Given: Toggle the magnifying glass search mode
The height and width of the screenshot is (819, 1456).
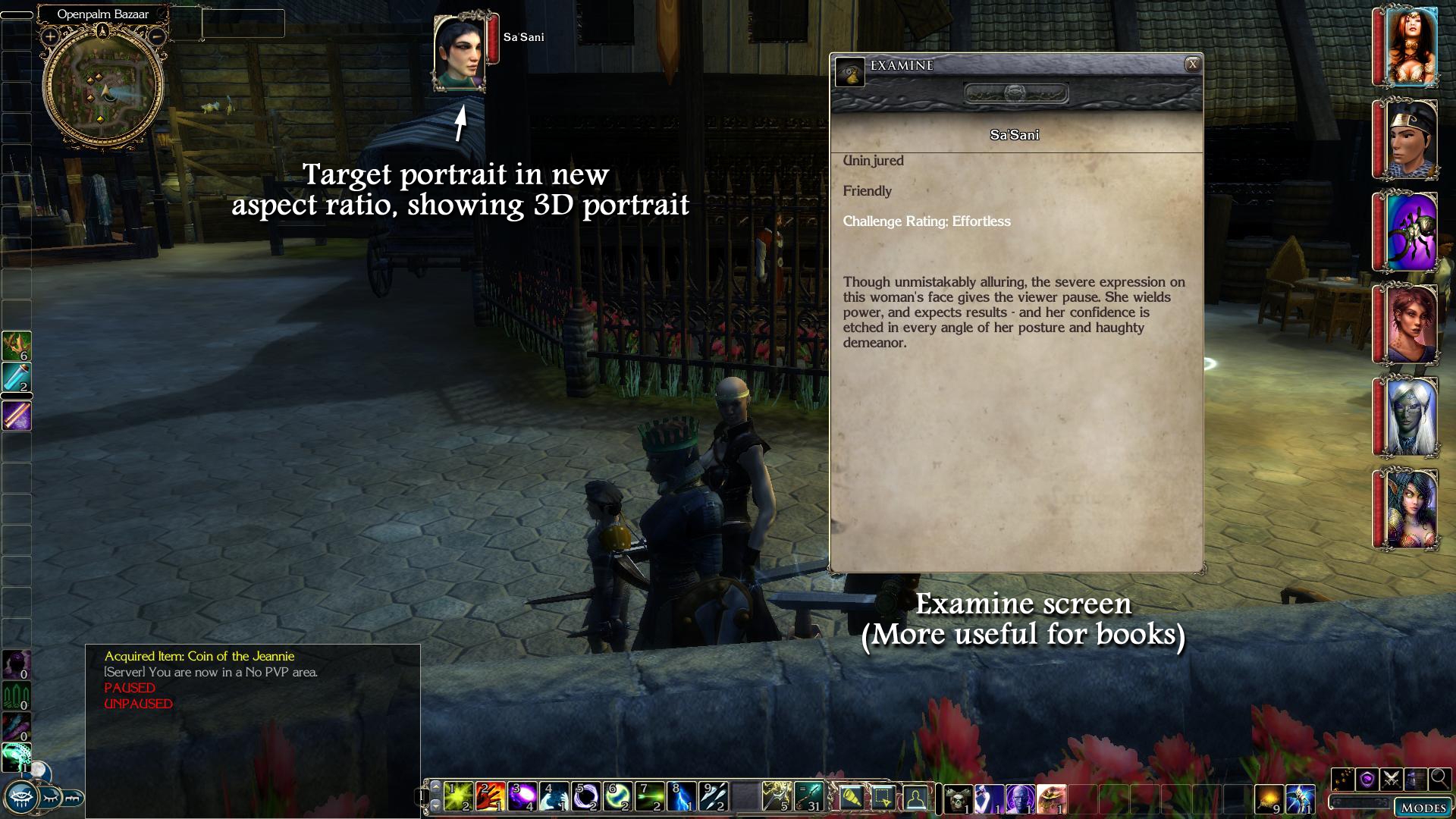Looking at the screenshot, I should coord(1439,779).
